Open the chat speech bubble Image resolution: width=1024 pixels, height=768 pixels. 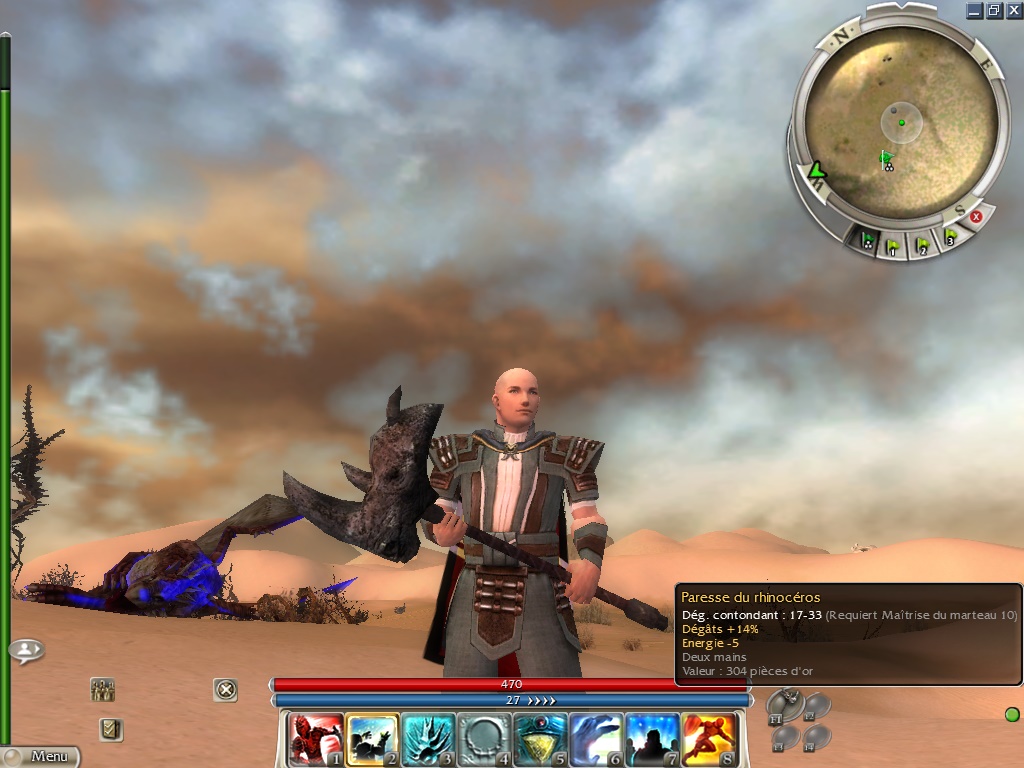[26, 651]
